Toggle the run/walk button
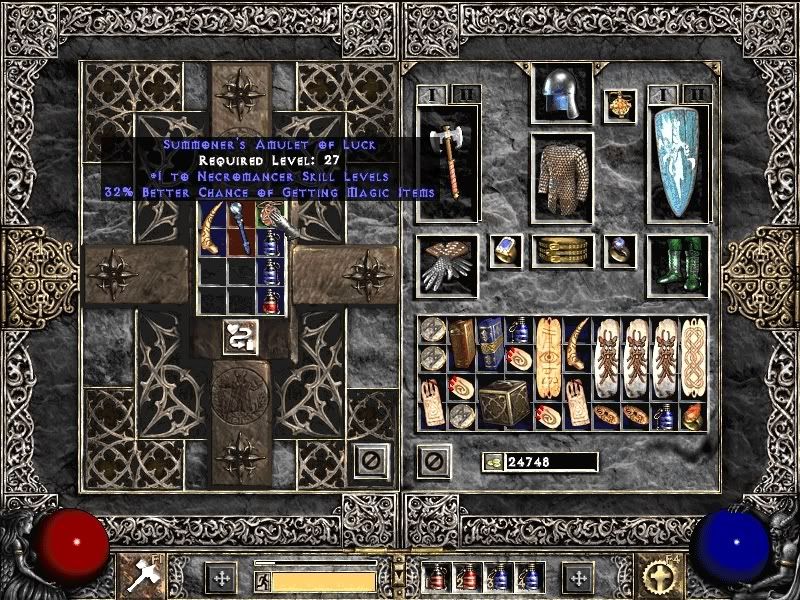This screenshot has width=800, height=600. pos(262,581)
